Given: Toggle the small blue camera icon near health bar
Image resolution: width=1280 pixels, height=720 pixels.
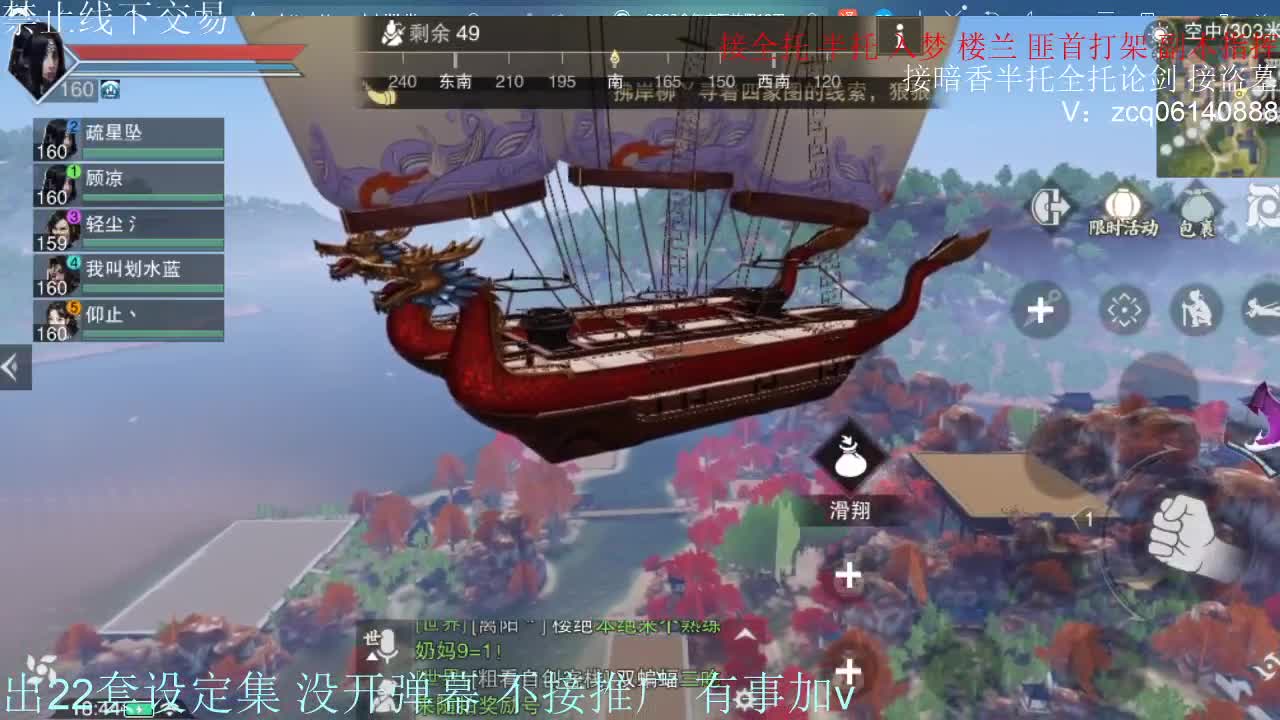Looking at the screenshot, I should (108, 89).
